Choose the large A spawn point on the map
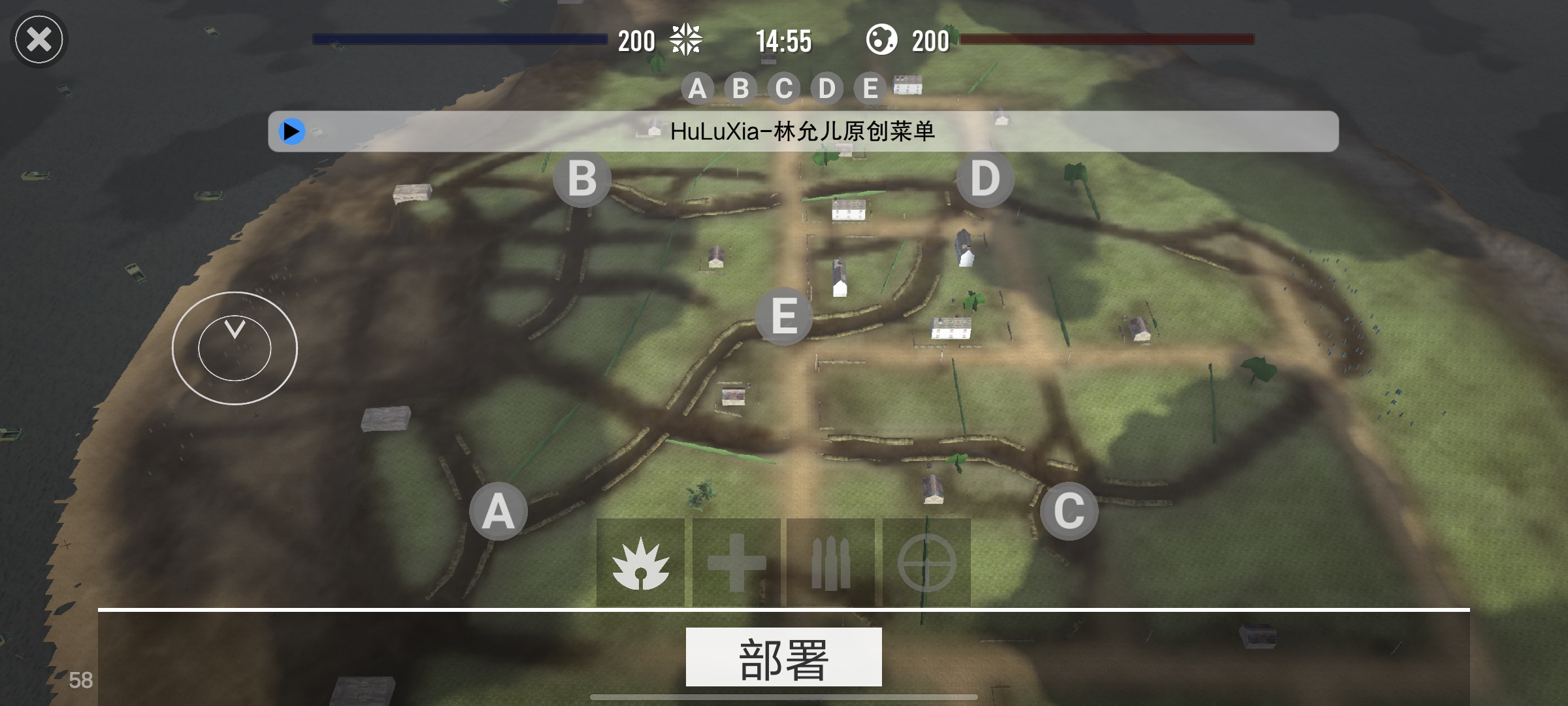Screen dimensions: 1568x706 click(498, 511)
